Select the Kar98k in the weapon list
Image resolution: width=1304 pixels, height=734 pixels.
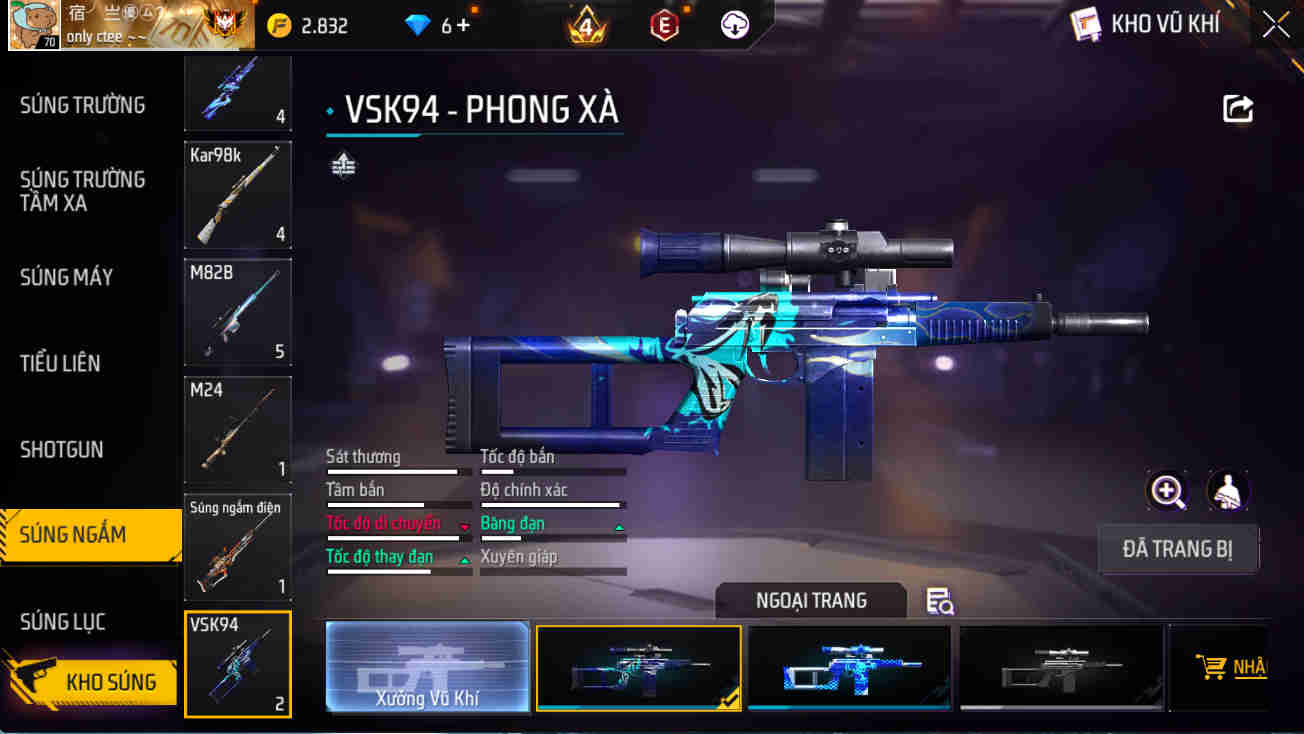tap(237, 195)
